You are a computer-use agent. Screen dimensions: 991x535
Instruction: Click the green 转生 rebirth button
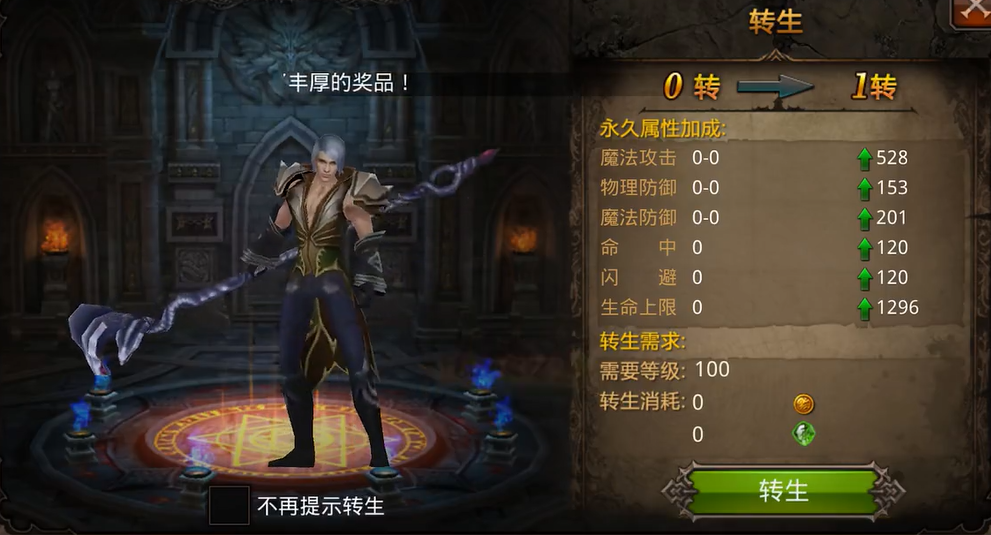(x=783, y=491)
